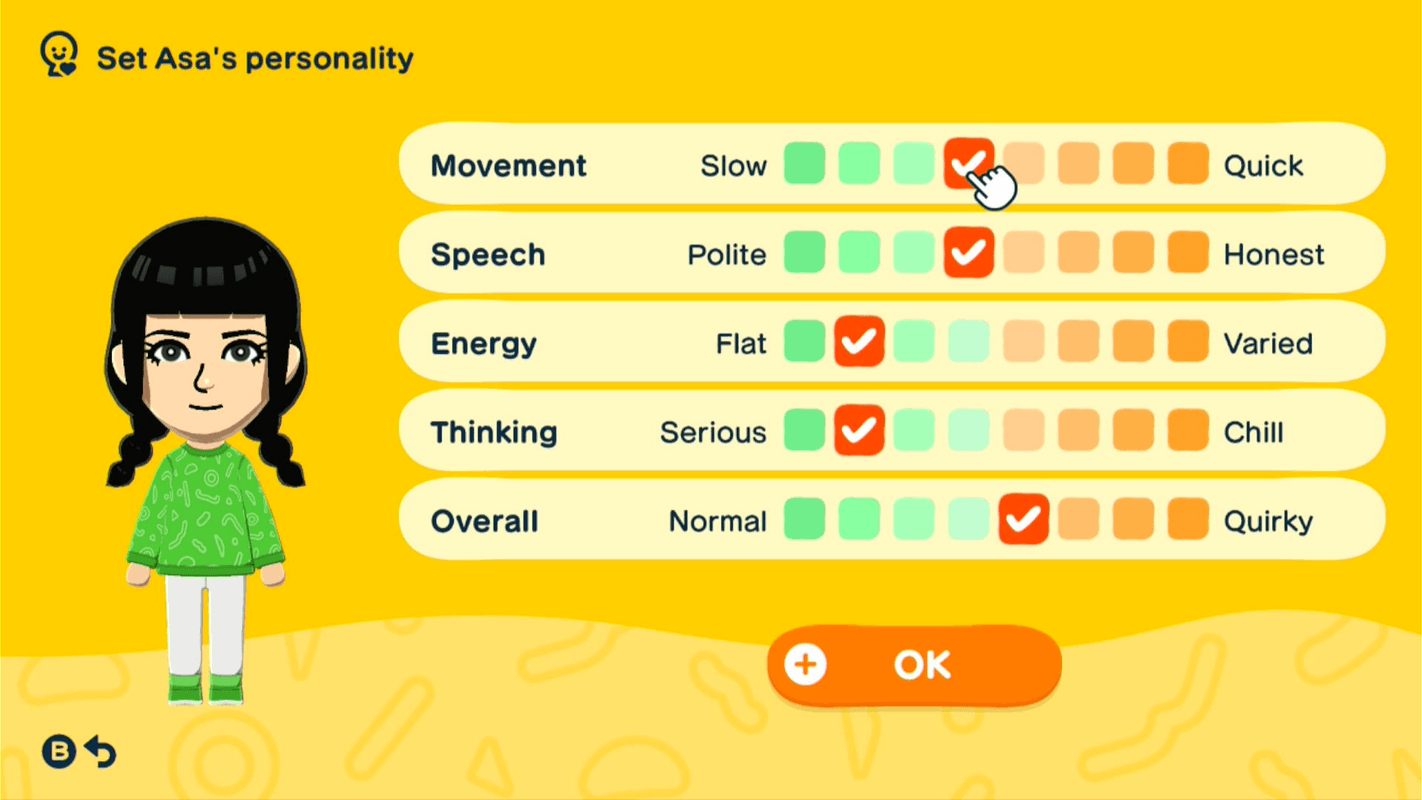Viewport: 1422px width, 800px height.
Task: Click the Slow label on the Movement row
Action: (733, 164)
